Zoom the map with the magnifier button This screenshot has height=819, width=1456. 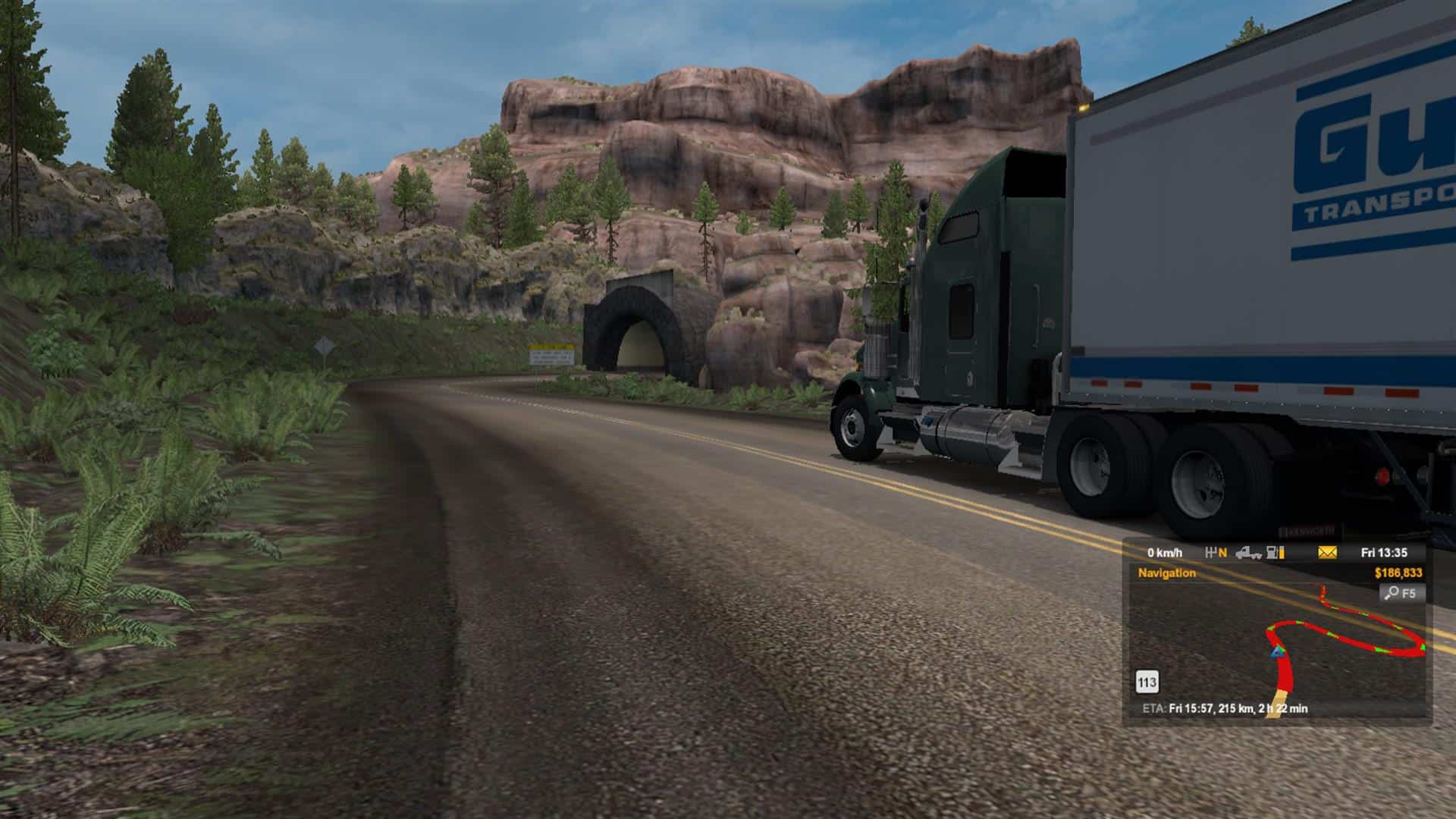[x=1401, y=593]
